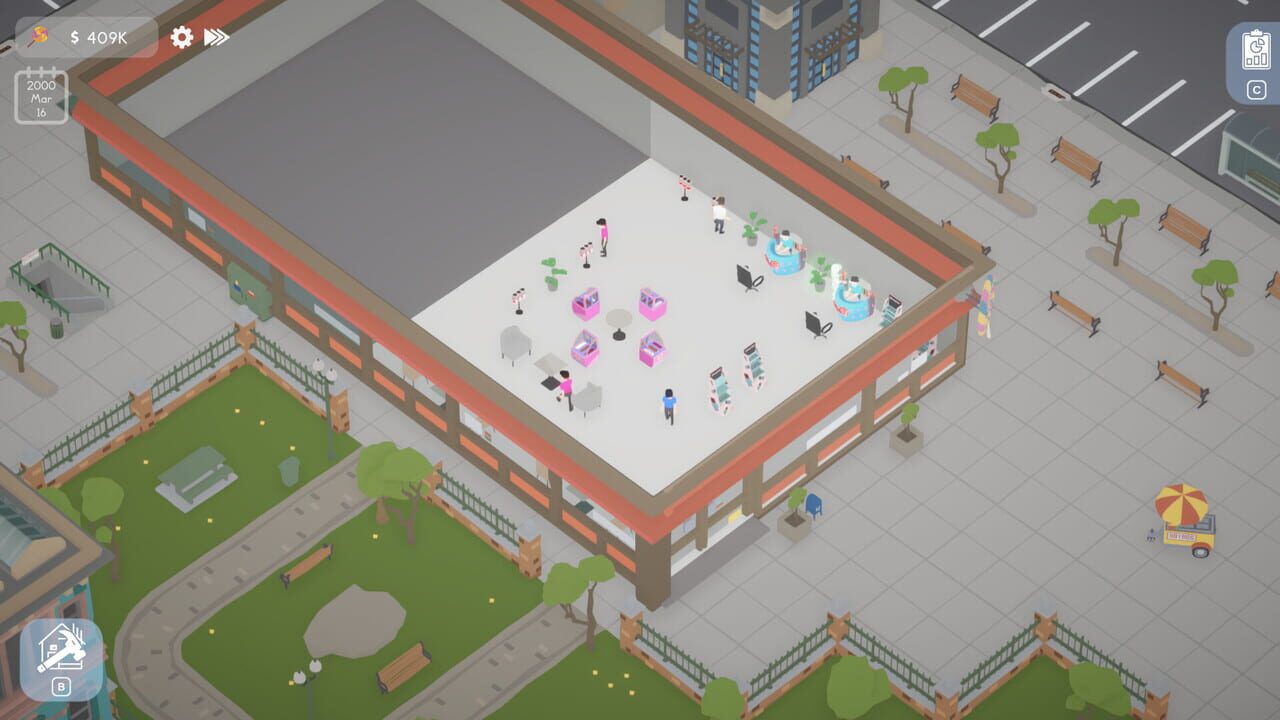The image size is (1280, 720).
Task: Select the employee in the blue shirt
Action: coord(668,404)
